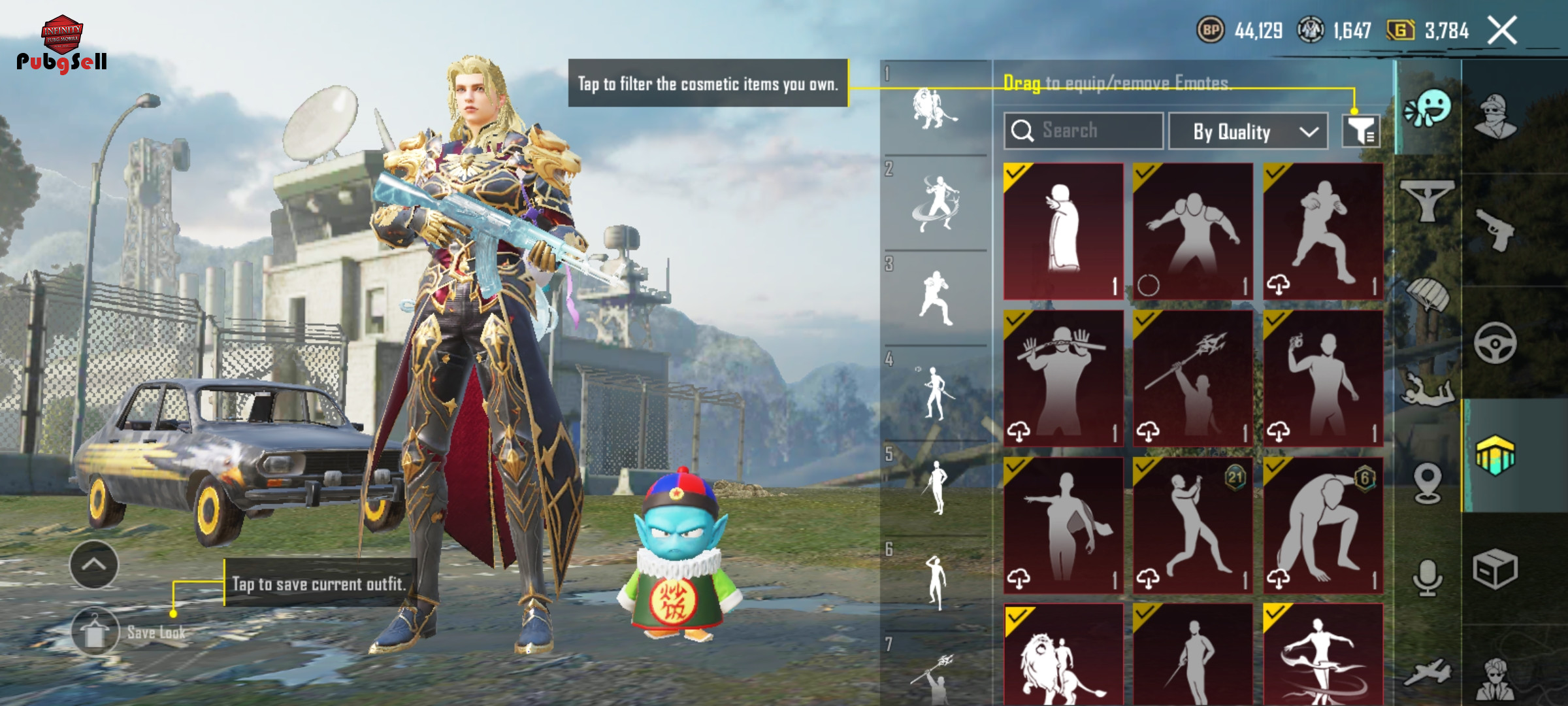Viewport: 1568px width, 706px height.
Task: Click the emote Search field
Action: pyautogui.click(x=1083, y=131)
